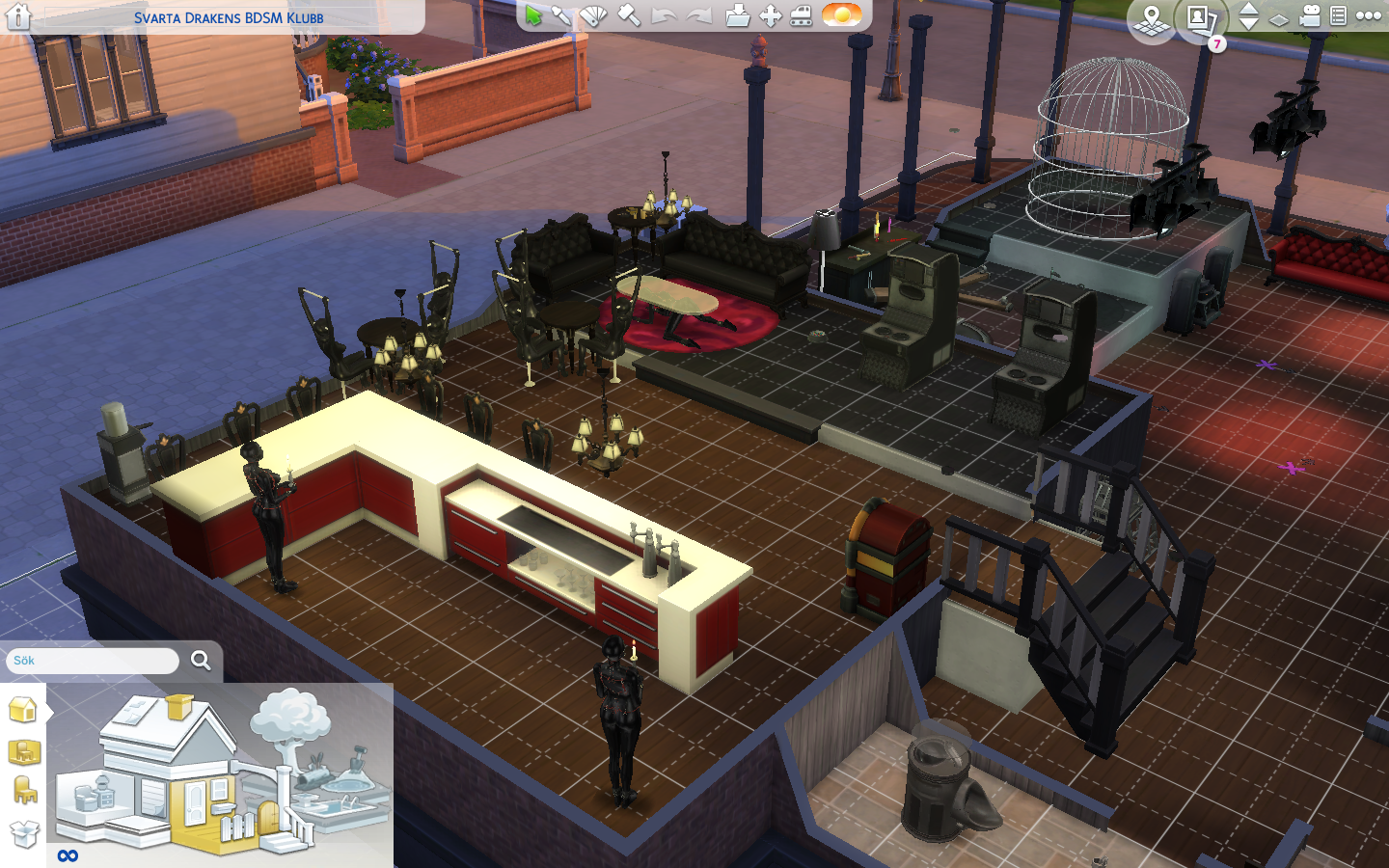Screen dimensions: 1389x868
Task: Click the Bulldozer tool
Action: pos(801,14)
